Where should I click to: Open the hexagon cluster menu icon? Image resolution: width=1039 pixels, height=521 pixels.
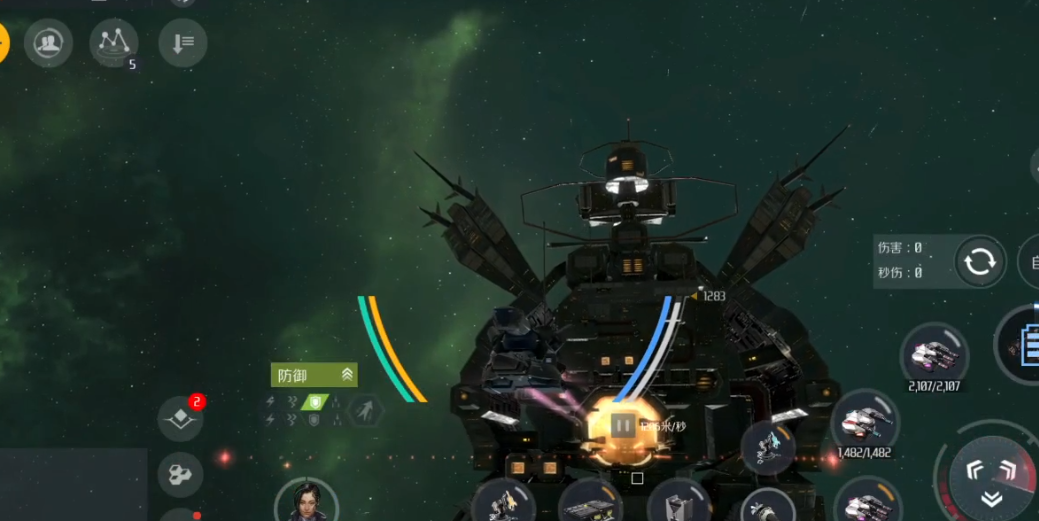[181, 474]
